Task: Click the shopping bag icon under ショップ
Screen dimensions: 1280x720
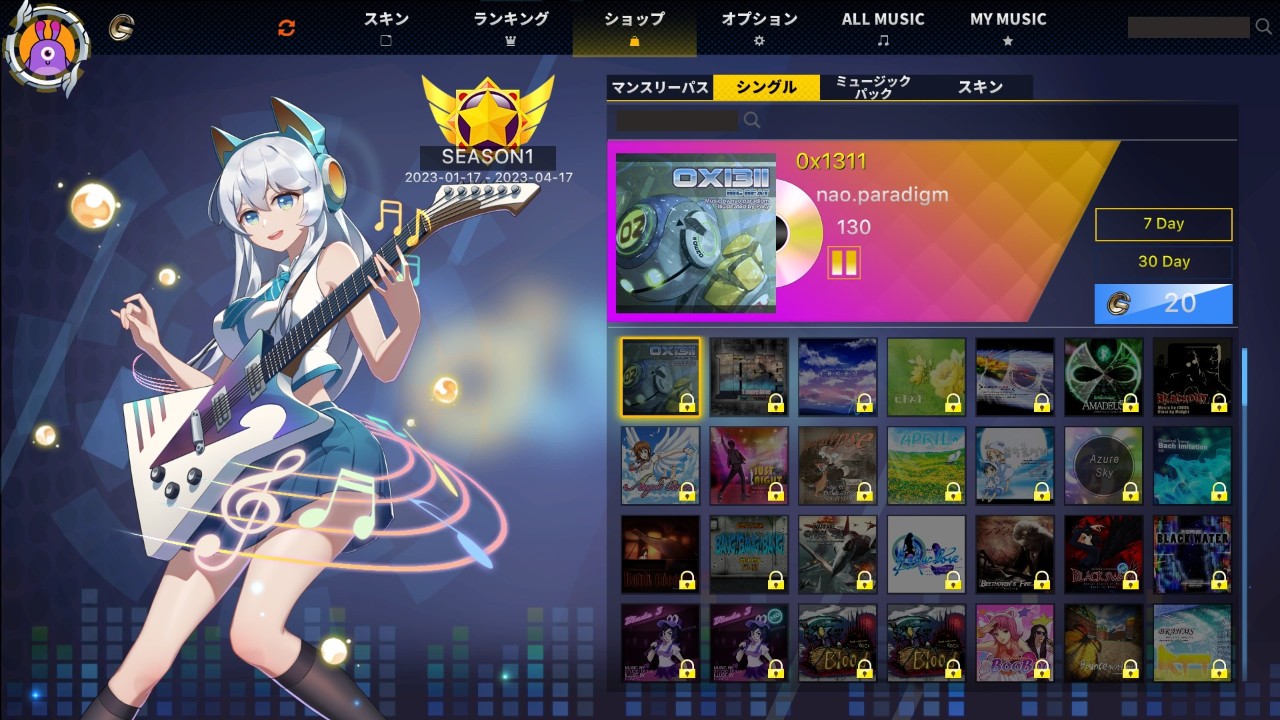Action: point(635,42)
